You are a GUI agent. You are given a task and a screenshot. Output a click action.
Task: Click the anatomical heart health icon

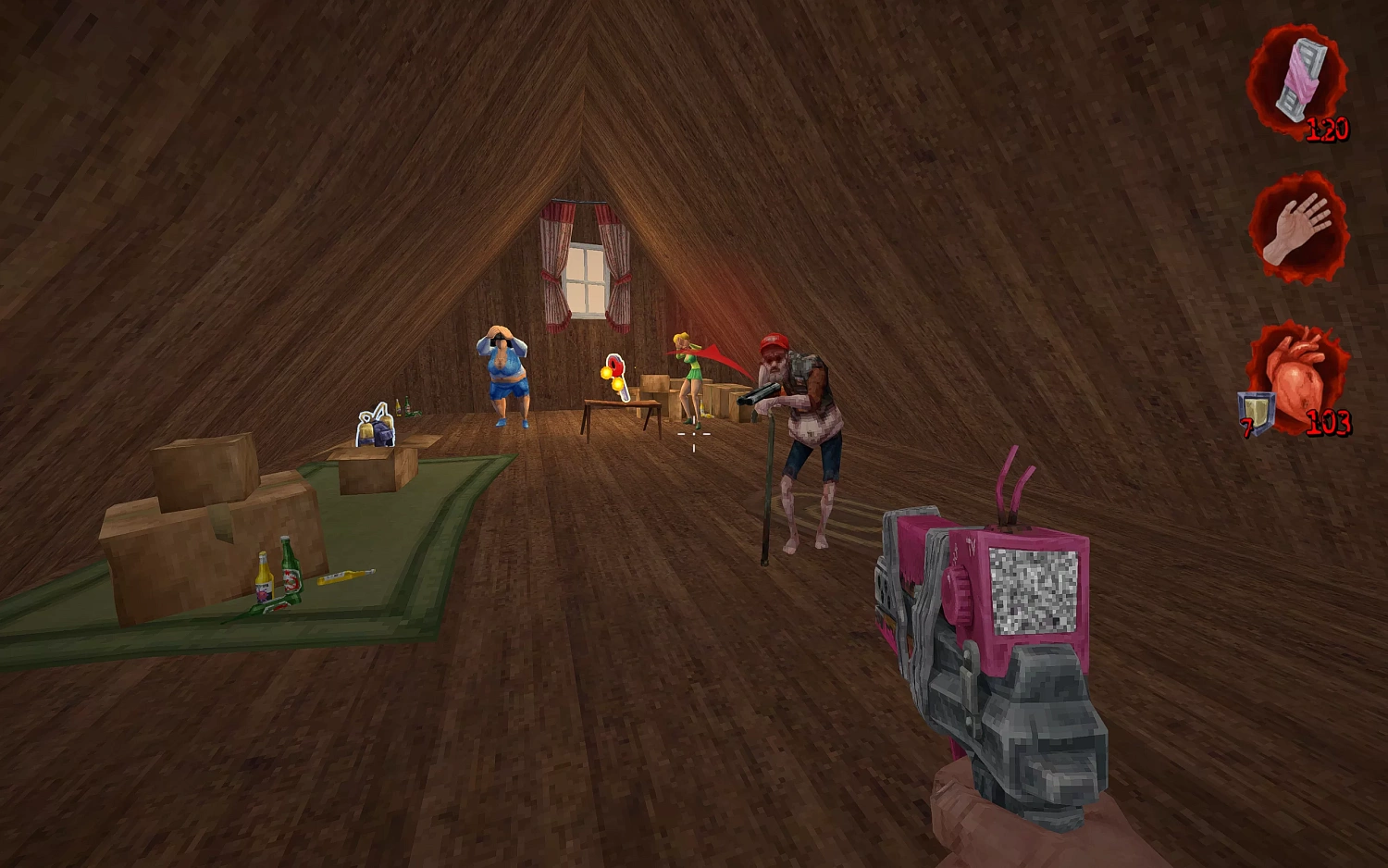1299,378
